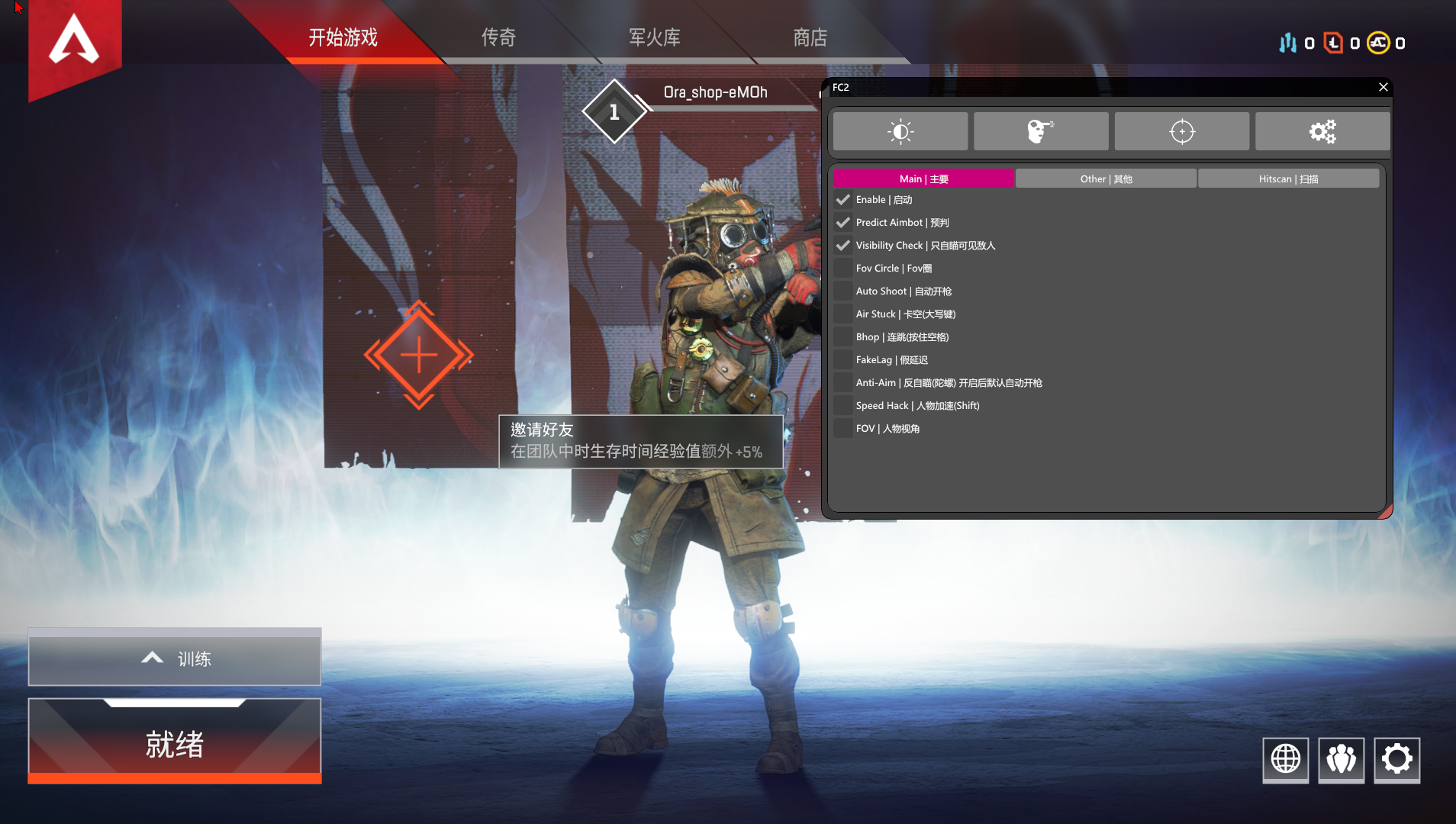Open the gear settings button
Screen dimensions: 1456x824
(x=1396, y=759)
